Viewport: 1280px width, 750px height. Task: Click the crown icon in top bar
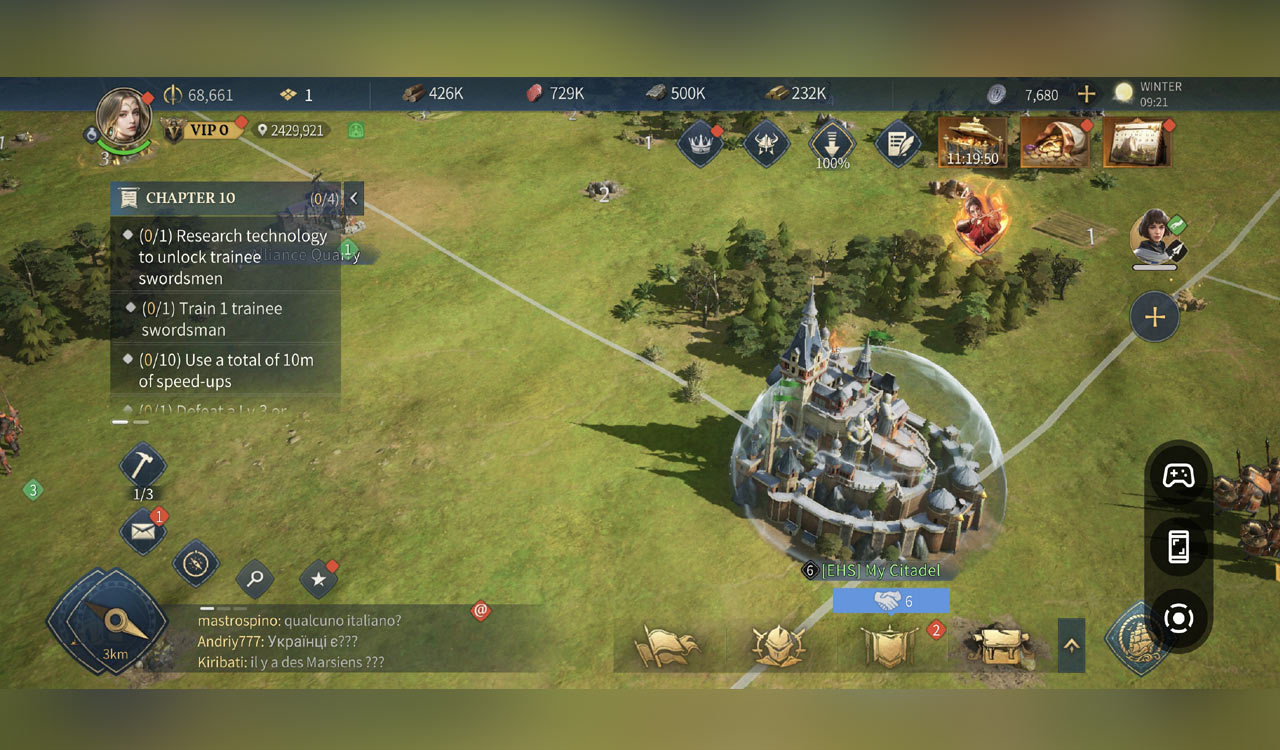[700, 145]
